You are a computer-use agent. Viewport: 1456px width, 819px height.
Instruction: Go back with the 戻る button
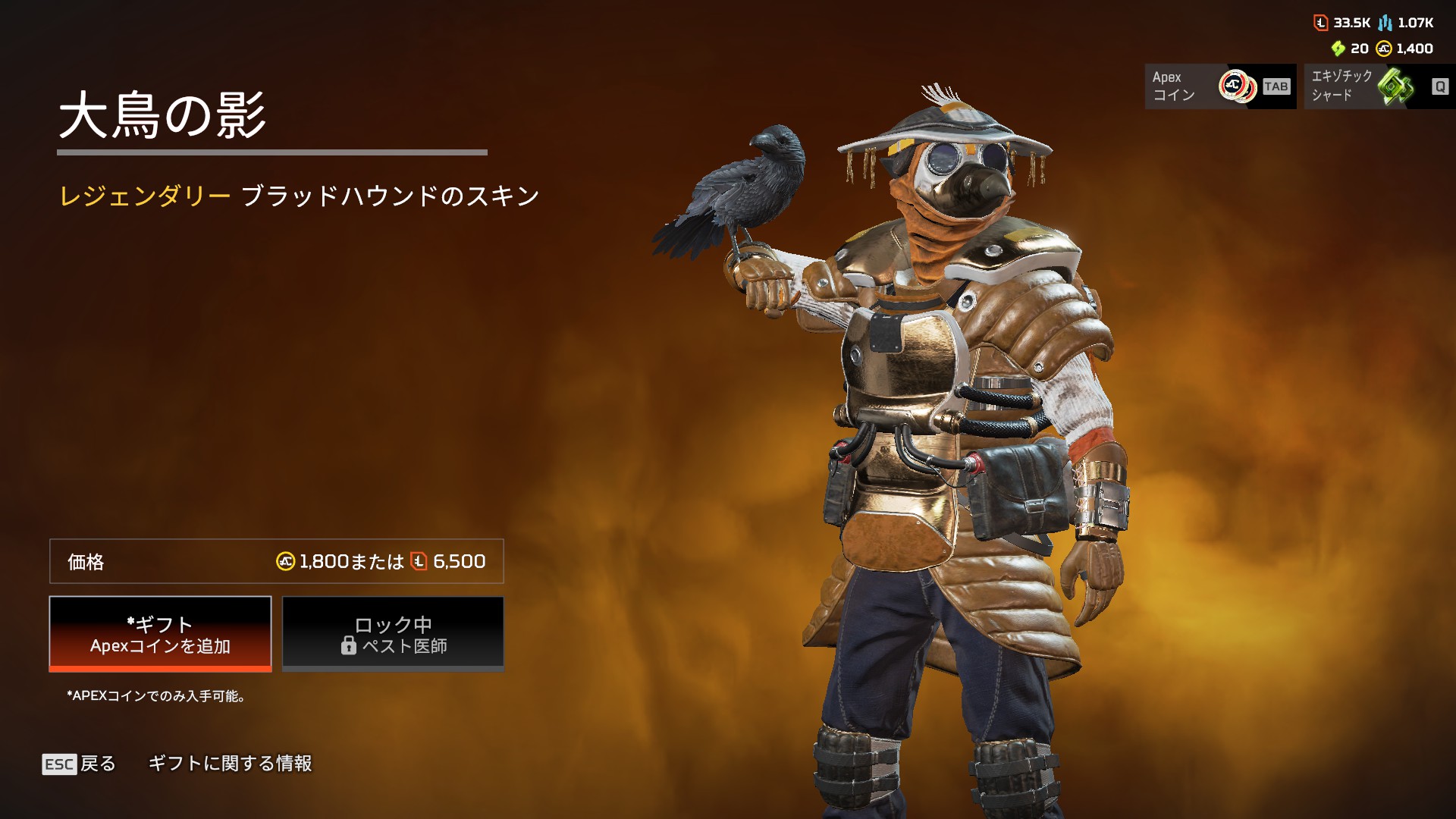click(80, 764)
